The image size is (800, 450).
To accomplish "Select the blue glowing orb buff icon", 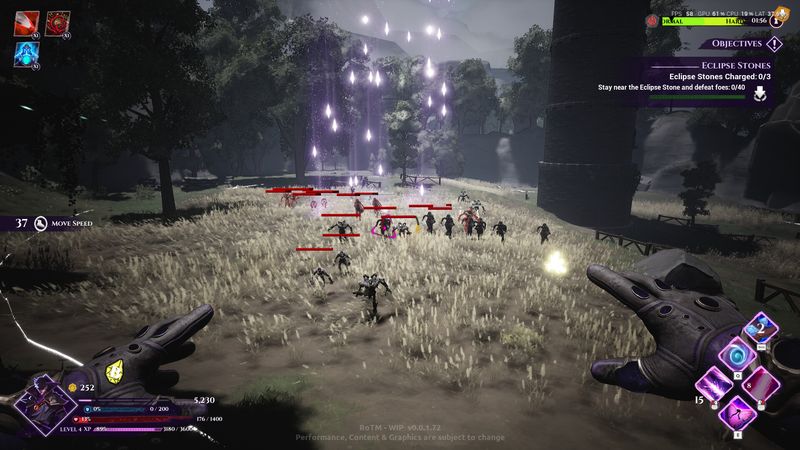I will coord(27,54).
